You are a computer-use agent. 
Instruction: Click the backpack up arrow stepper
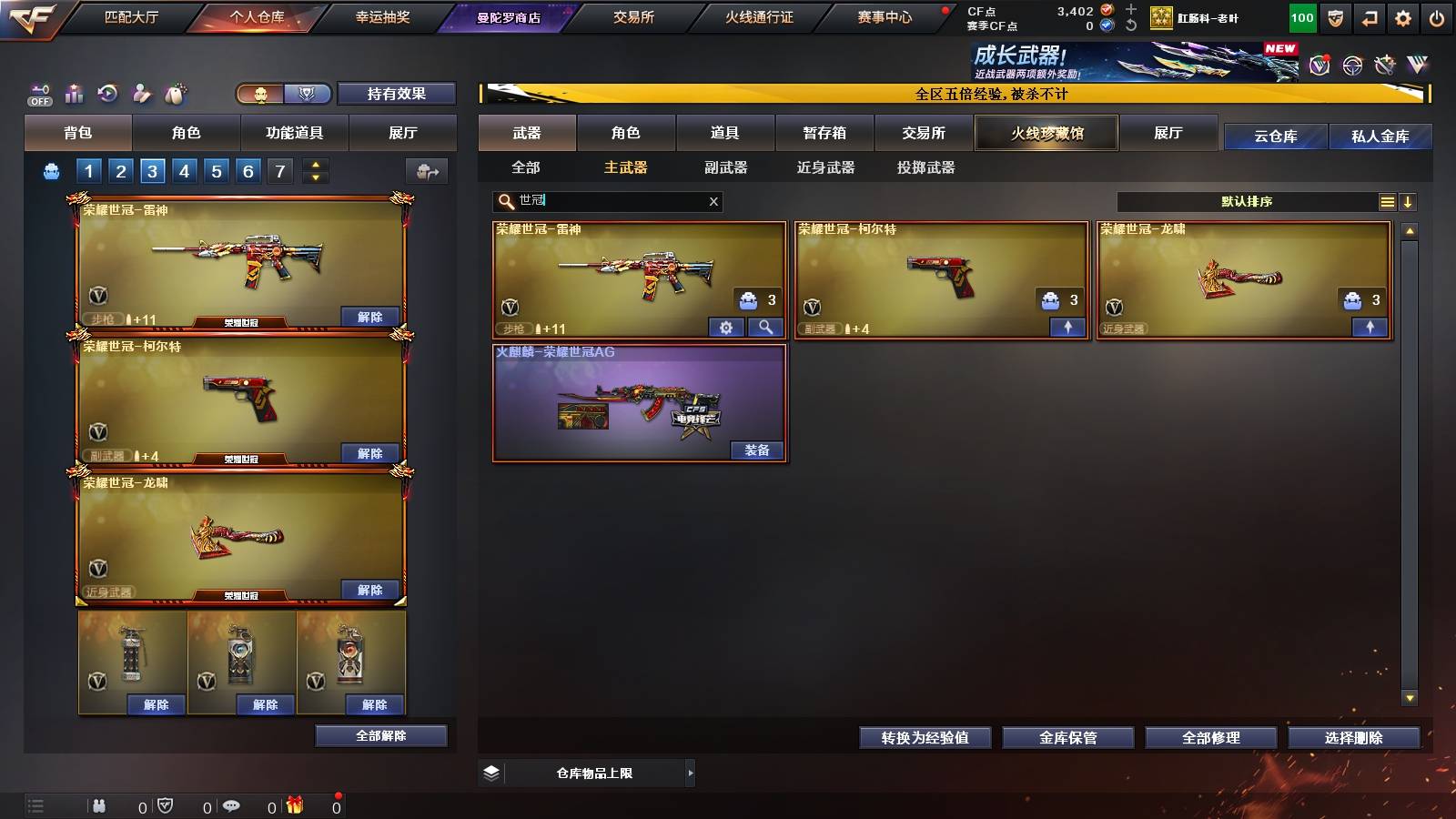click(314, 165)
